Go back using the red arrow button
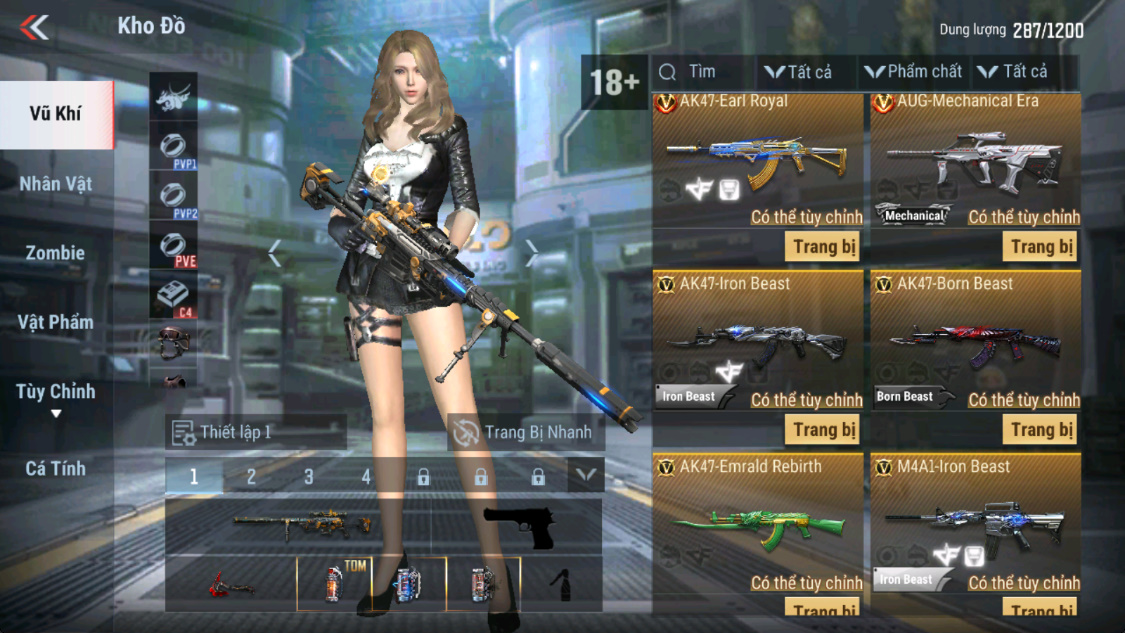Viewport: 1125px width, 633px height. point(34,27)
